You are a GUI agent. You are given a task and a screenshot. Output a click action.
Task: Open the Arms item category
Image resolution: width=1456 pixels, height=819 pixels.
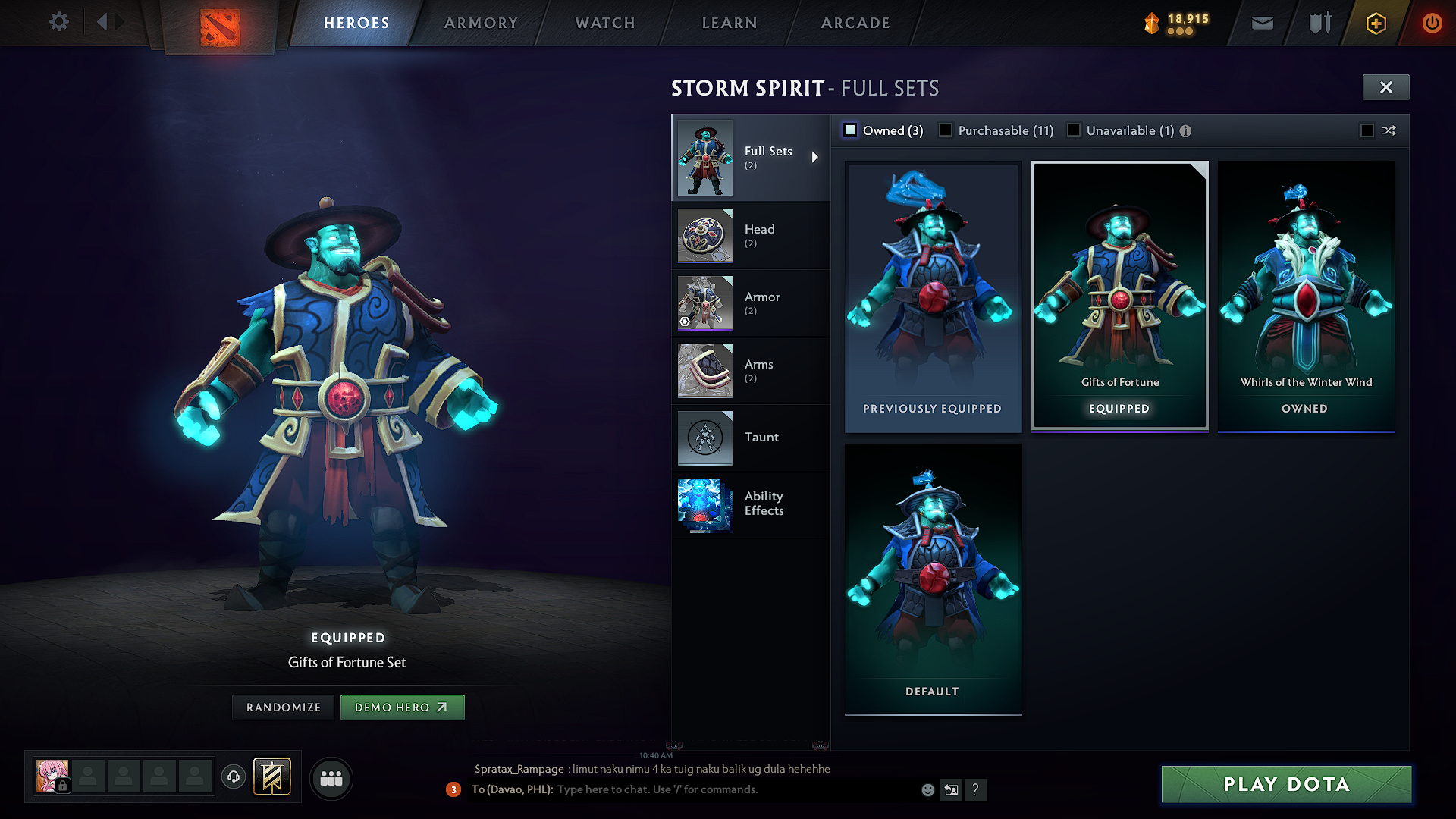click(x=704, y=370)
